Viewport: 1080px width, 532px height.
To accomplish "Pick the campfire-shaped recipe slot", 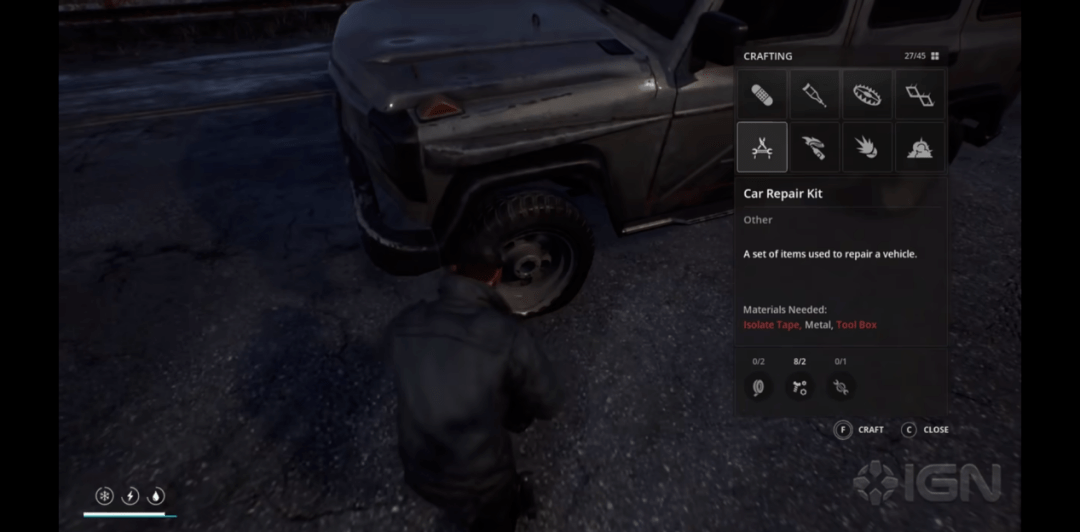I will point(918,147).
